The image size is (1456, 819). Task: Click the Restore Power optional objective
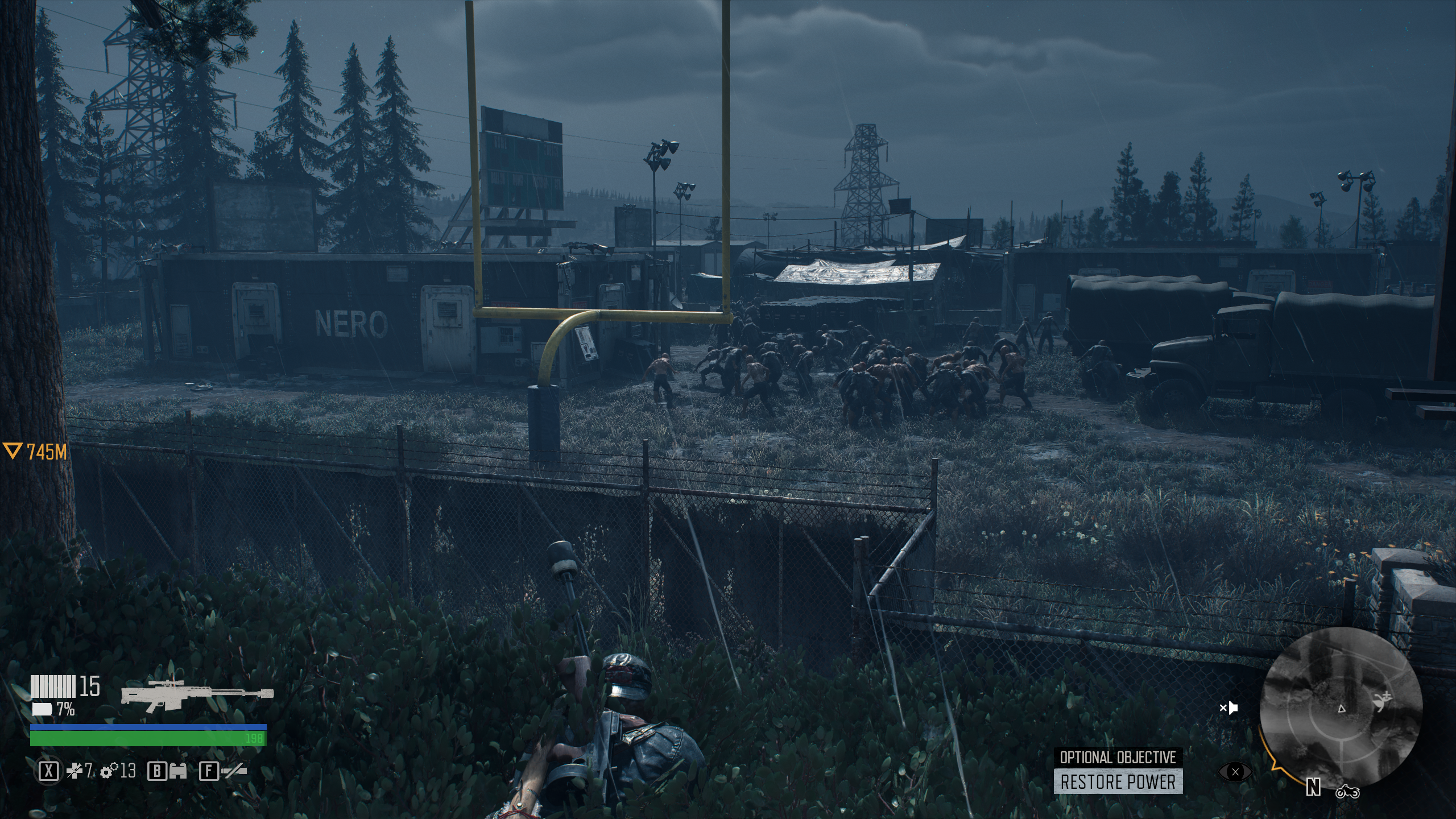tap(1118, 782)
